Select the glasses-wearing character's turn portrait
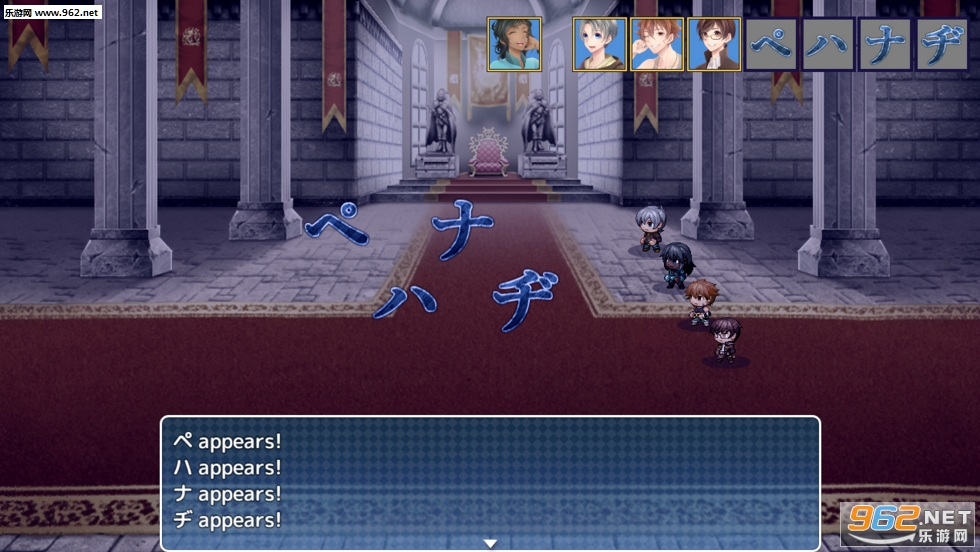The height and width of the screenshot is (552, 980). coord(714,44)
